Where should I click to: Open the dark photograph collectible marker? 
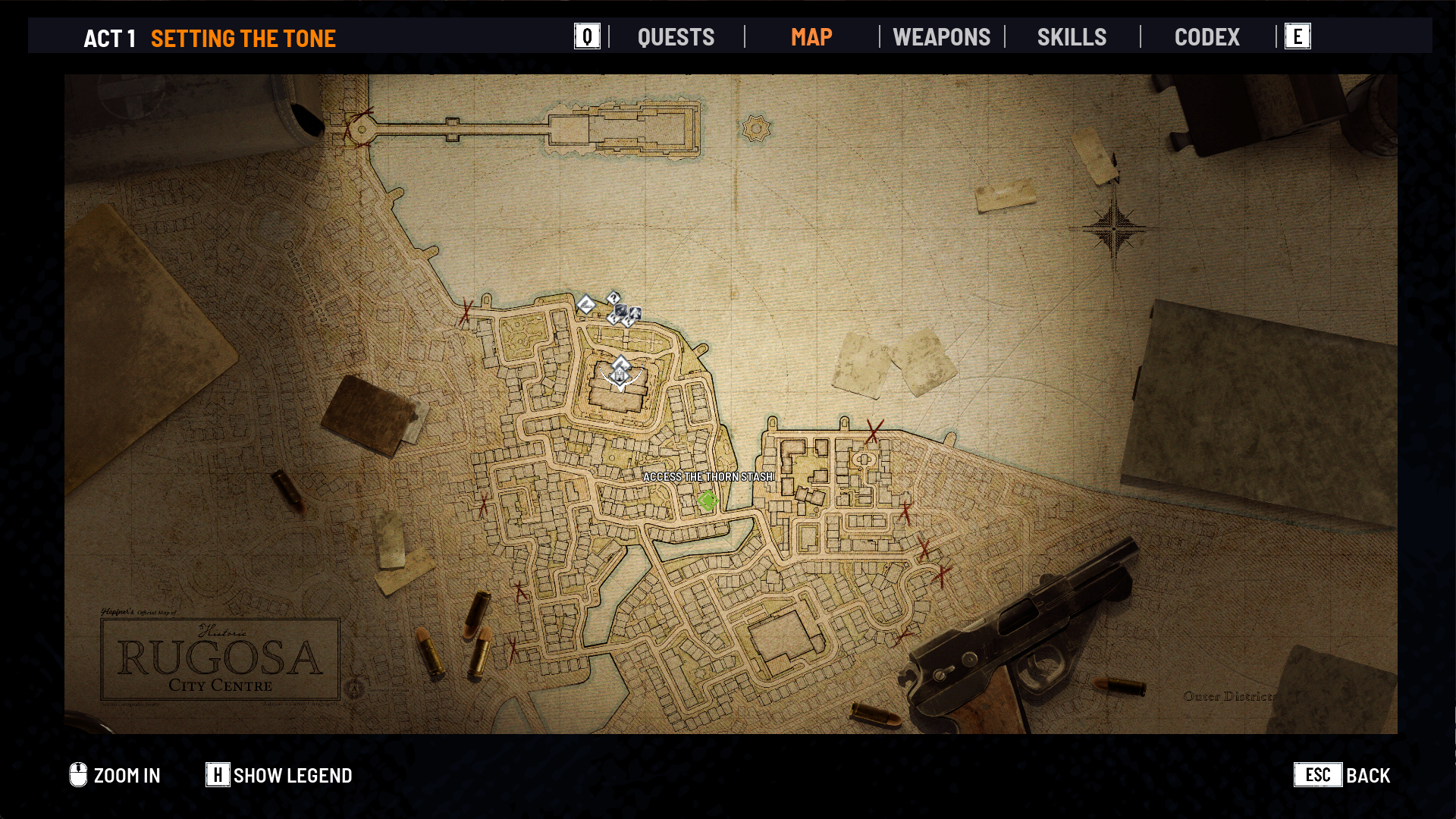(621, 309)
